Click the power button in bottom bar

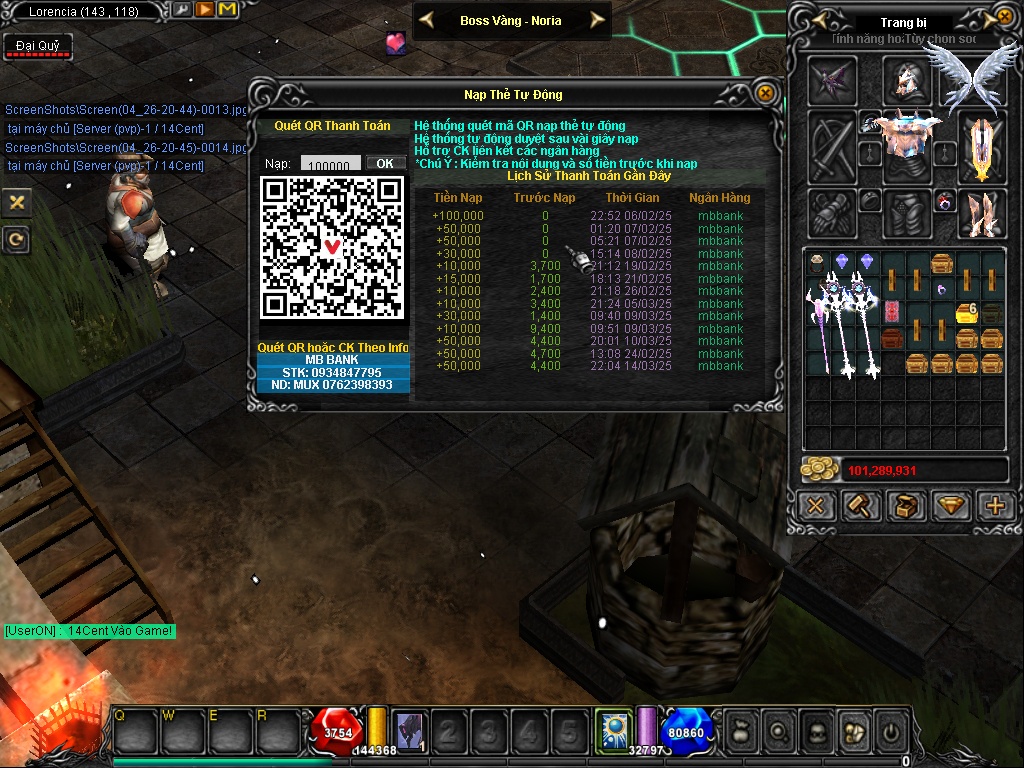tap(889, 733)
